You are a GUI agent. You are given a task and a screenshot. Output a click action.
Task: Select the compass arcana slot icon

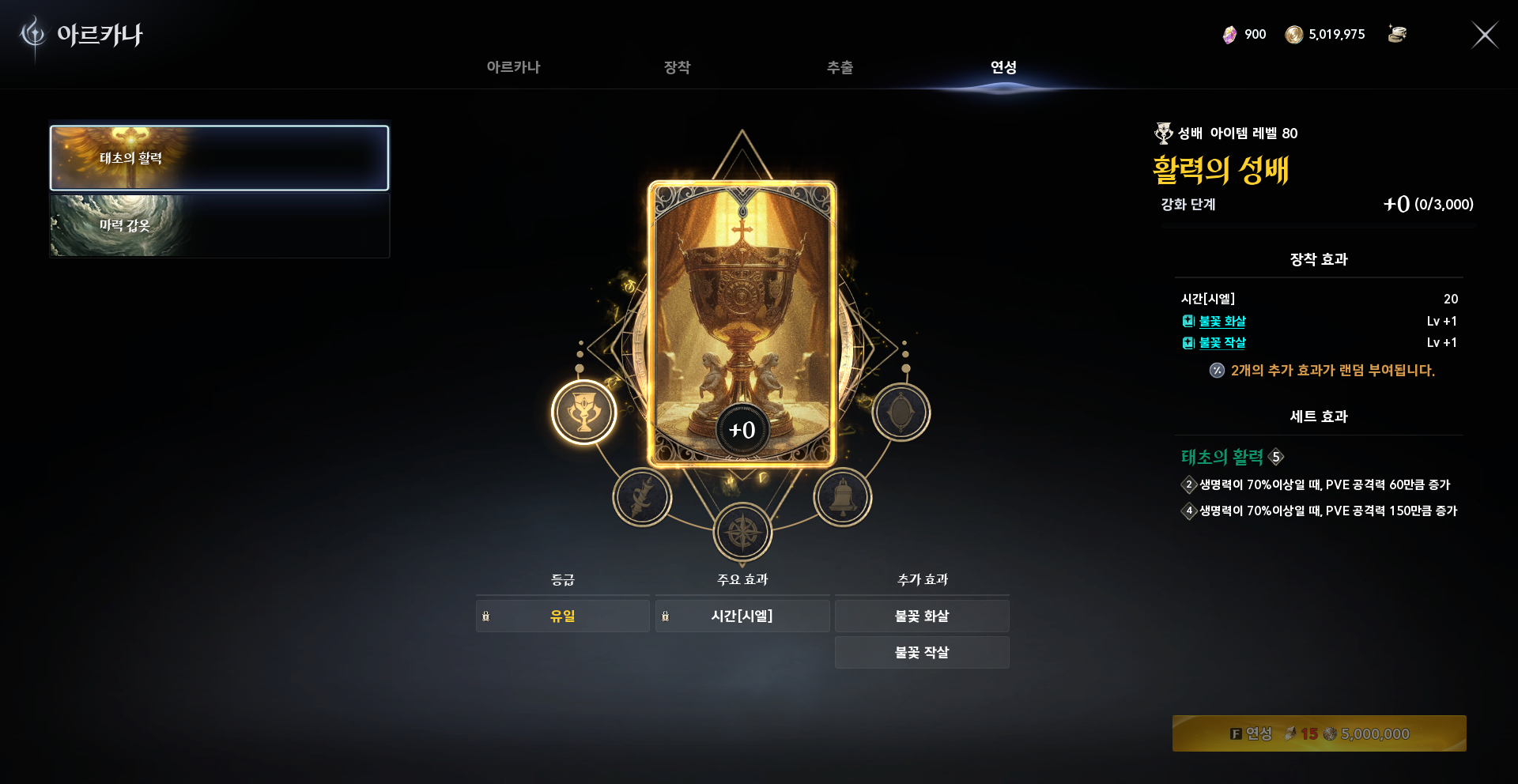(742, 532)
